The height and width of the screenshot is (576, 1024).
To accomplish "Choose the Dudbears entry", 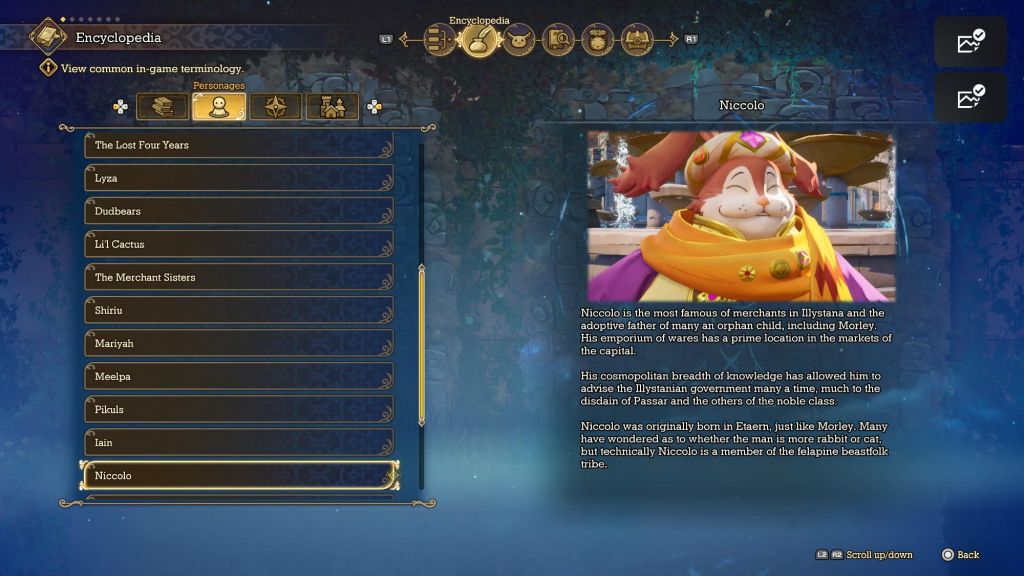I will 238,211.
